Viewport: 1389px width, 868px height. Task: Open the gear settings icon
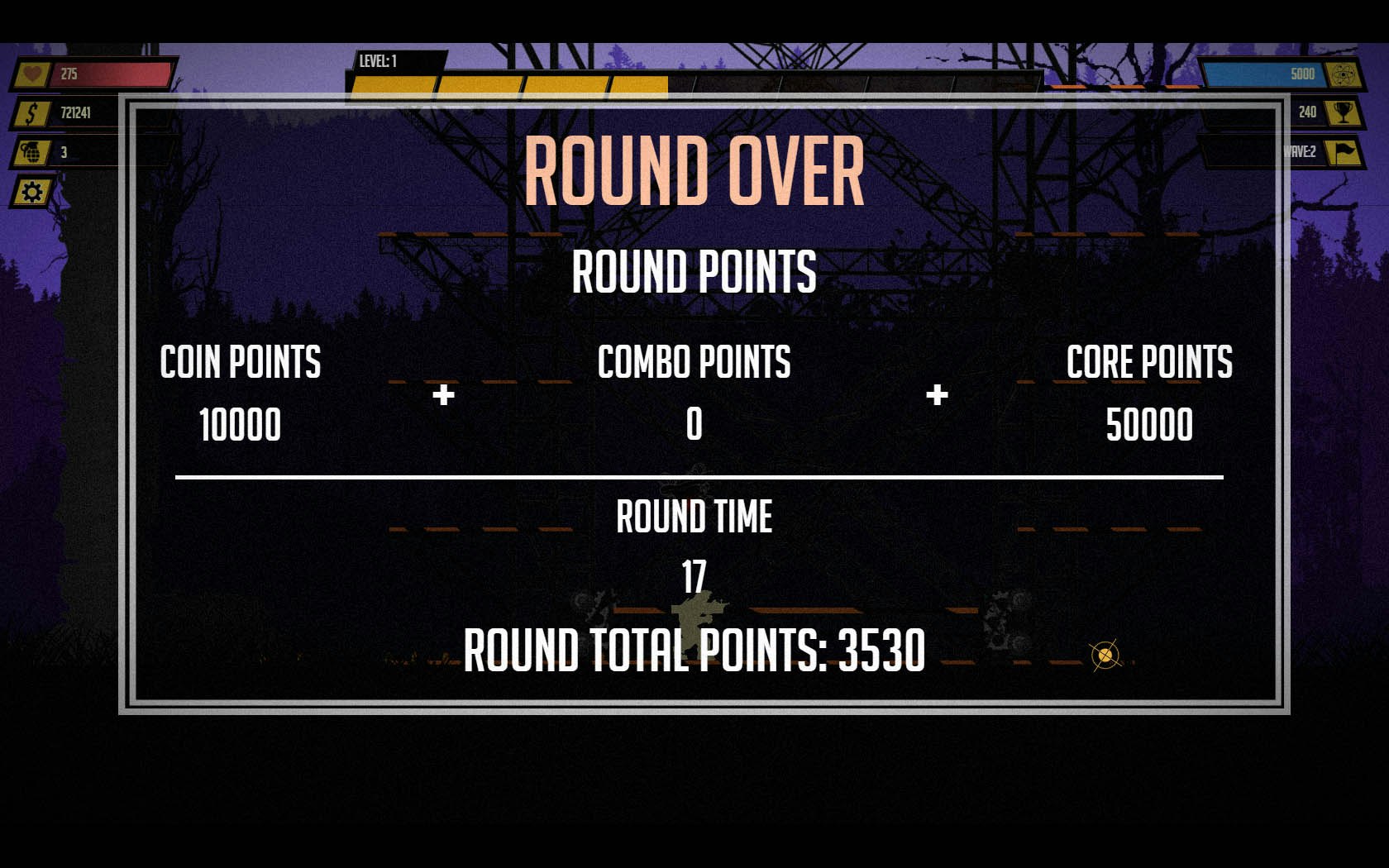(x=32, y=193)
